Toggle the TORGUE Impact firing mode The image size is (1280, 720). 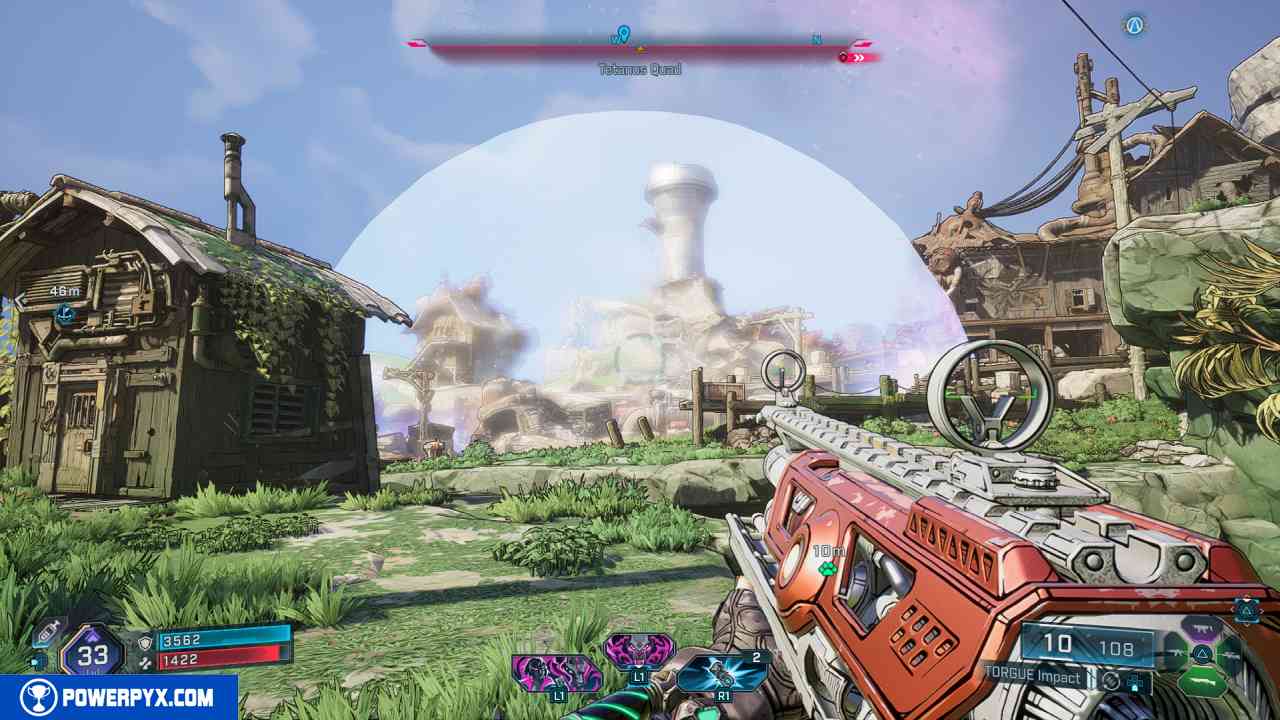(x=1035, y=677)
